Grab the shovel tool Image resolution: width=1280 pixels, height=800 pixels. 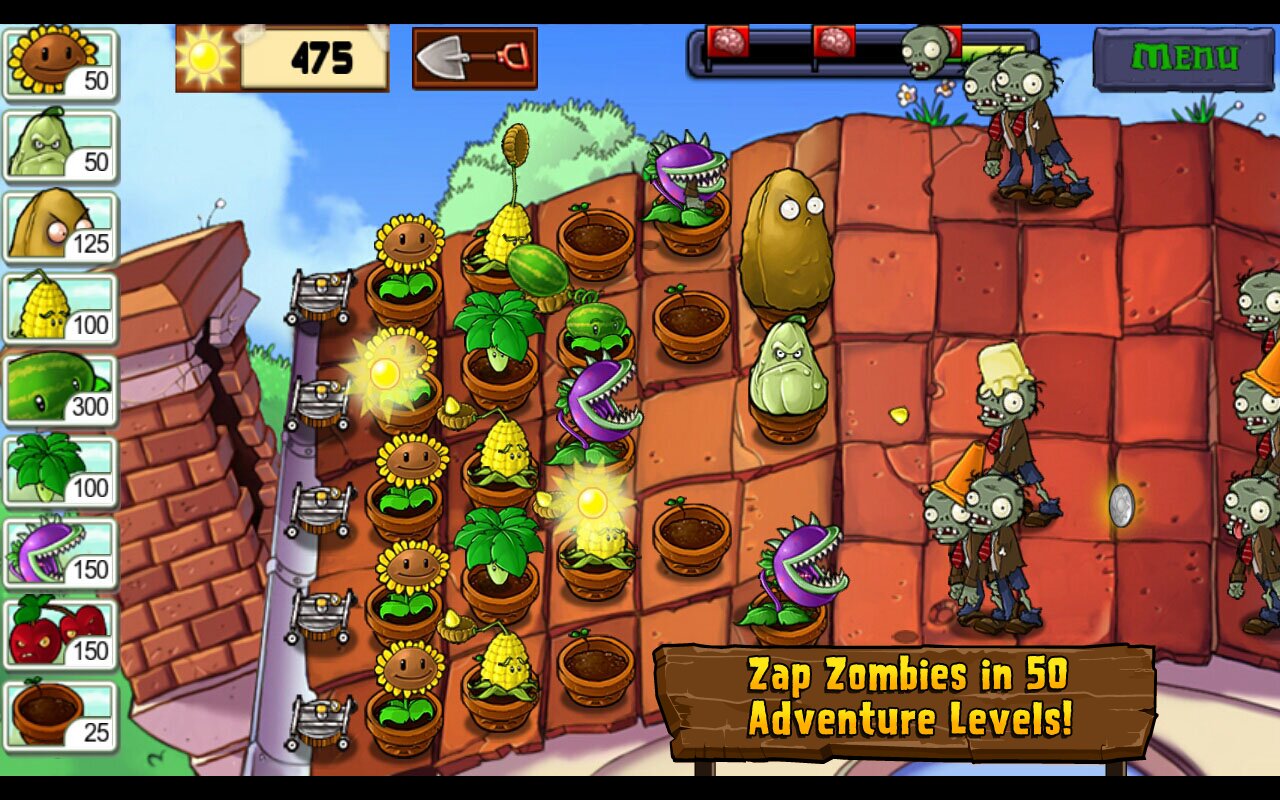click(x=475, y=58)
